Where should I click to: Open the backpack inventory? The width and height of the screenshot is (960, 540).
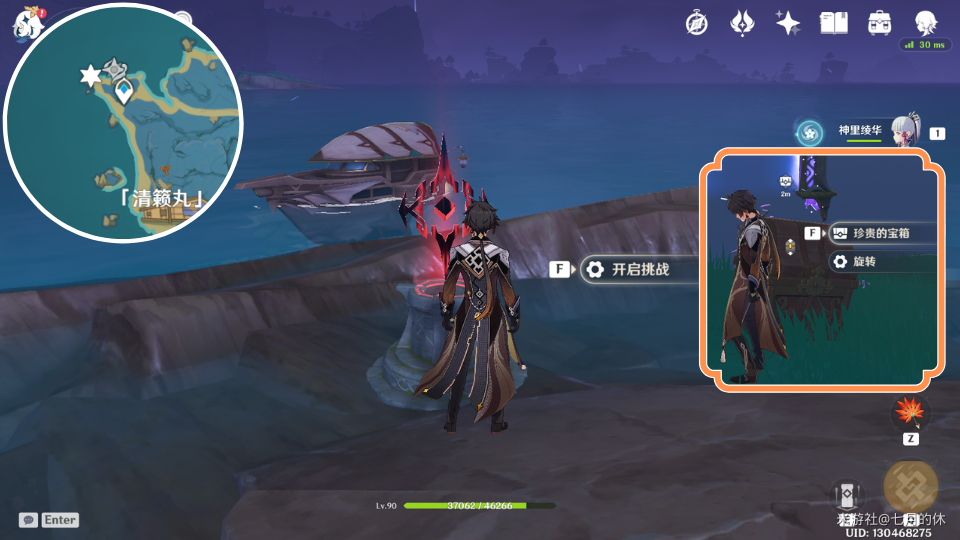(879, 23)
